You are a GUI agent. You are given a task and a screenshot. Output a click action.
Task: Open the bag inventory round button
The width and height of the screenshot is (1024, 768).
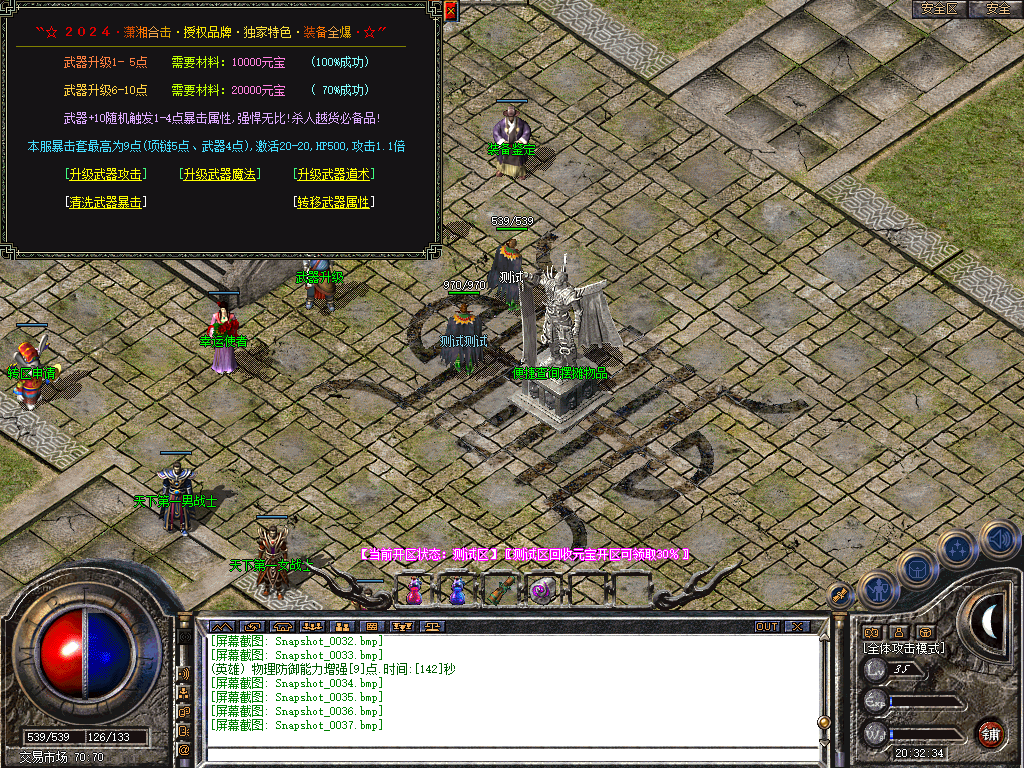(x=918, y=568)
